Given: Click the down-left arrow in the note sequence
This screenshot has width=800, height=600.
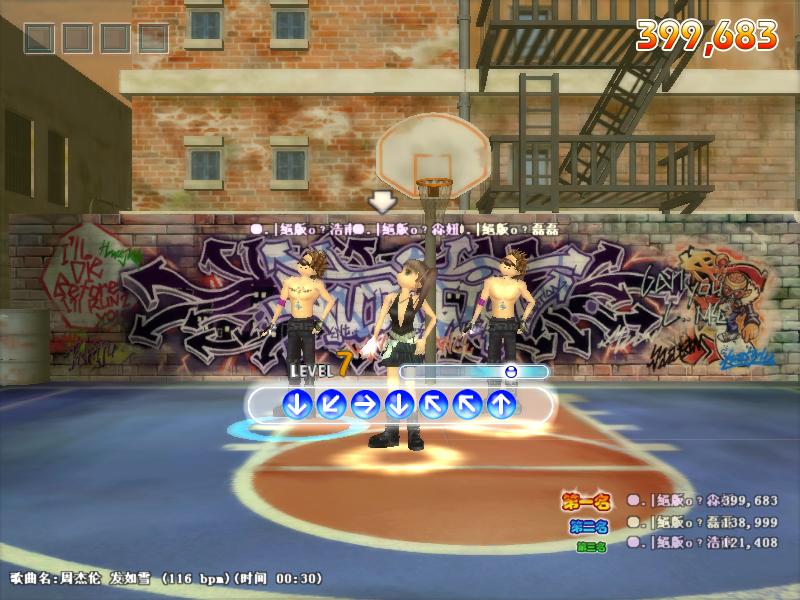Looking at the screenshot, I should [331, 404].
